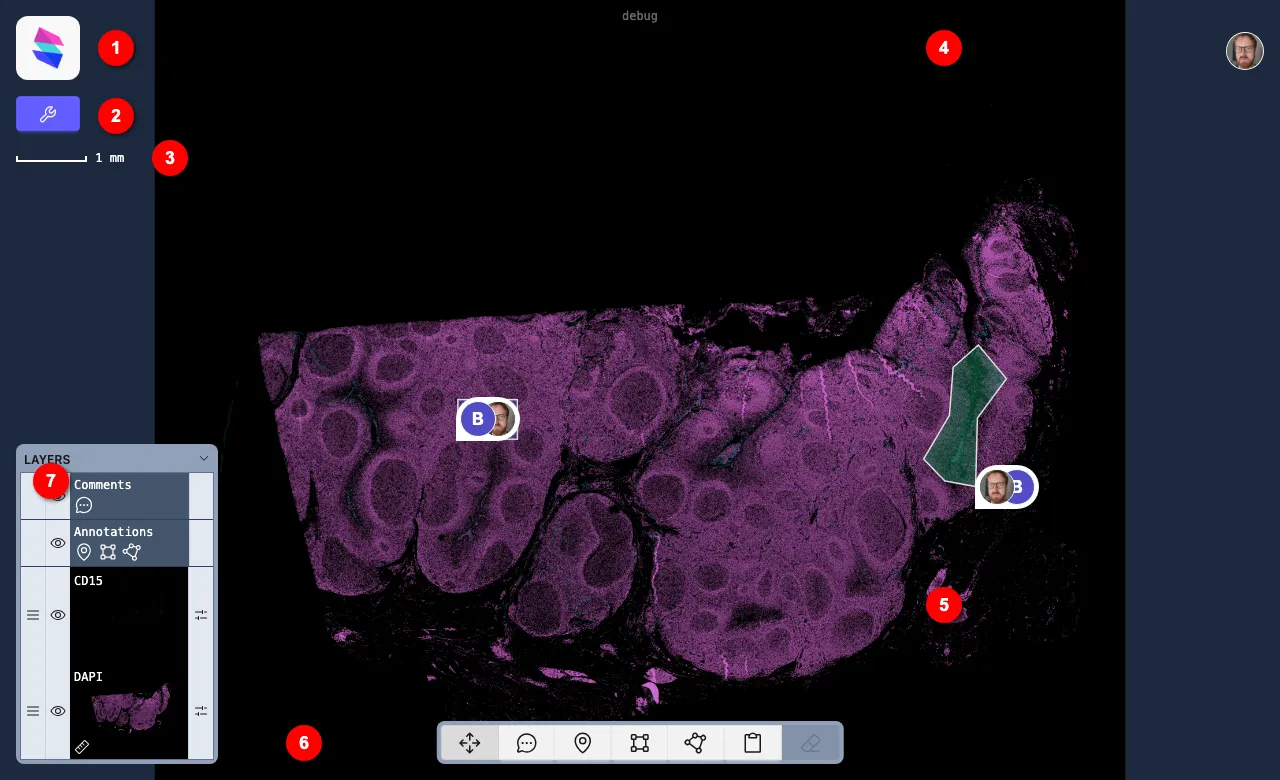Click the app logo in top-left corner
The image size is (1280, 780).
[x=47, y=47]
